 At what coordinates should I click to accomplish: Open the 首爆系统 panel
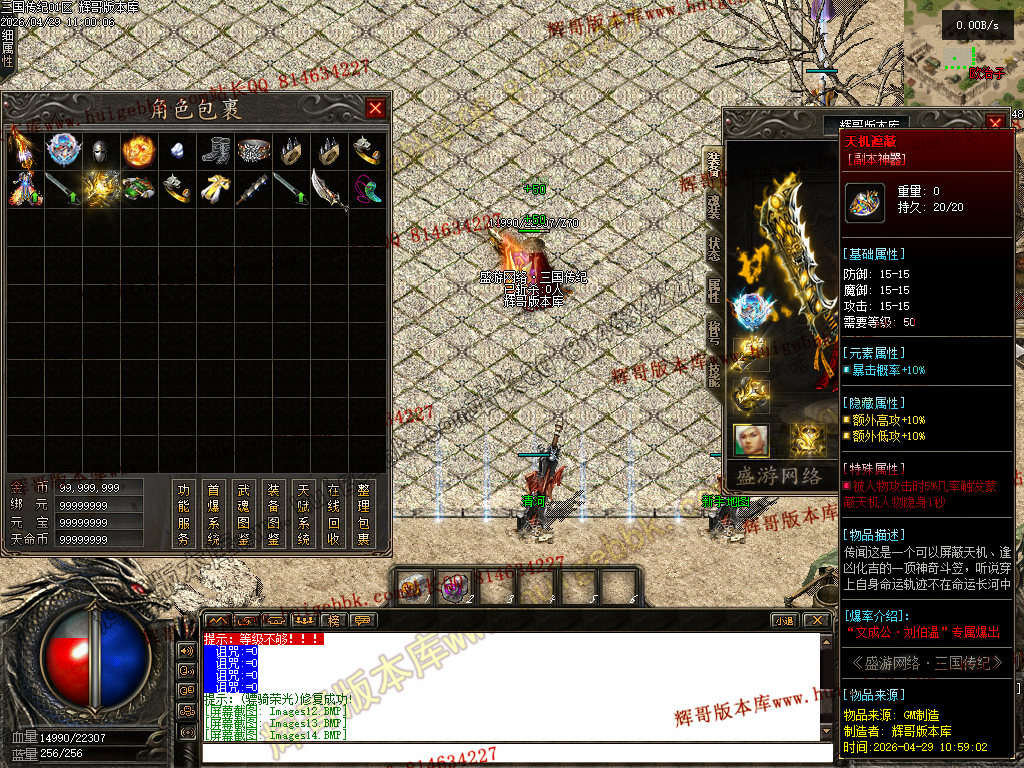tap(213, 514)
